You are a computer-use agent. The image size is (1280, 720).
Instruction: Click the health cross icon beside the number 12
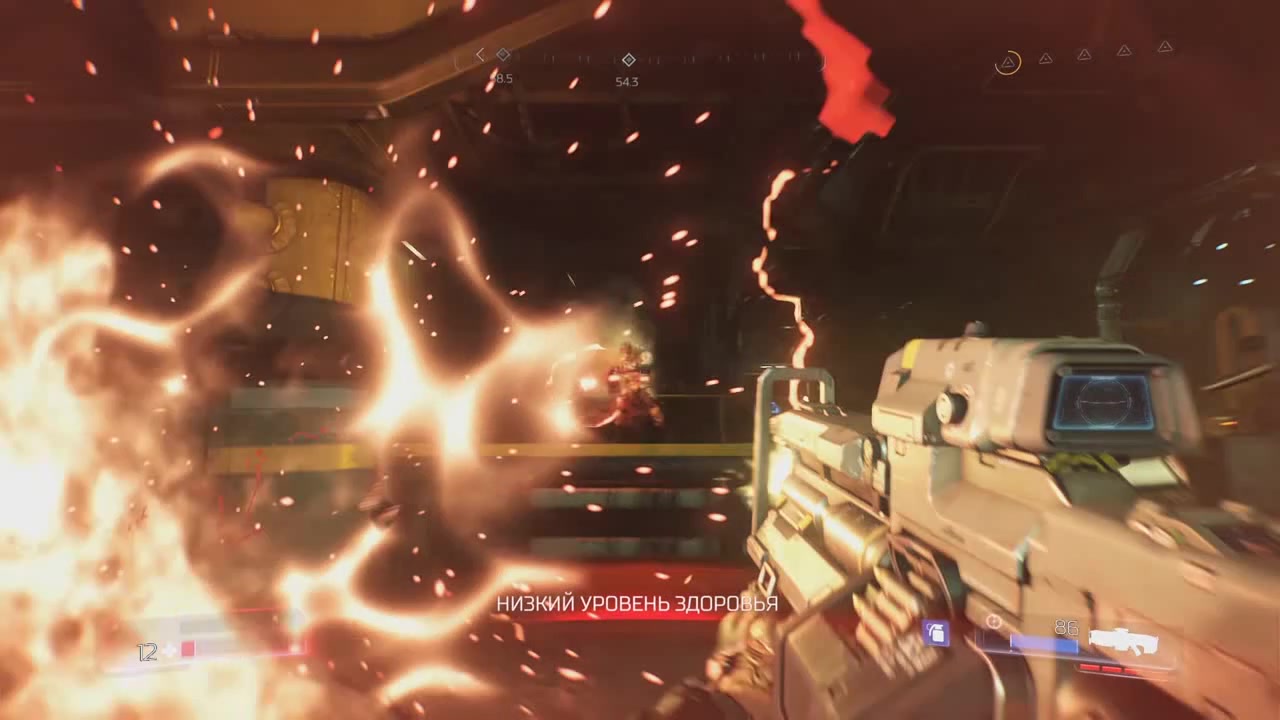pyautogui.click(x=170, y=651)
